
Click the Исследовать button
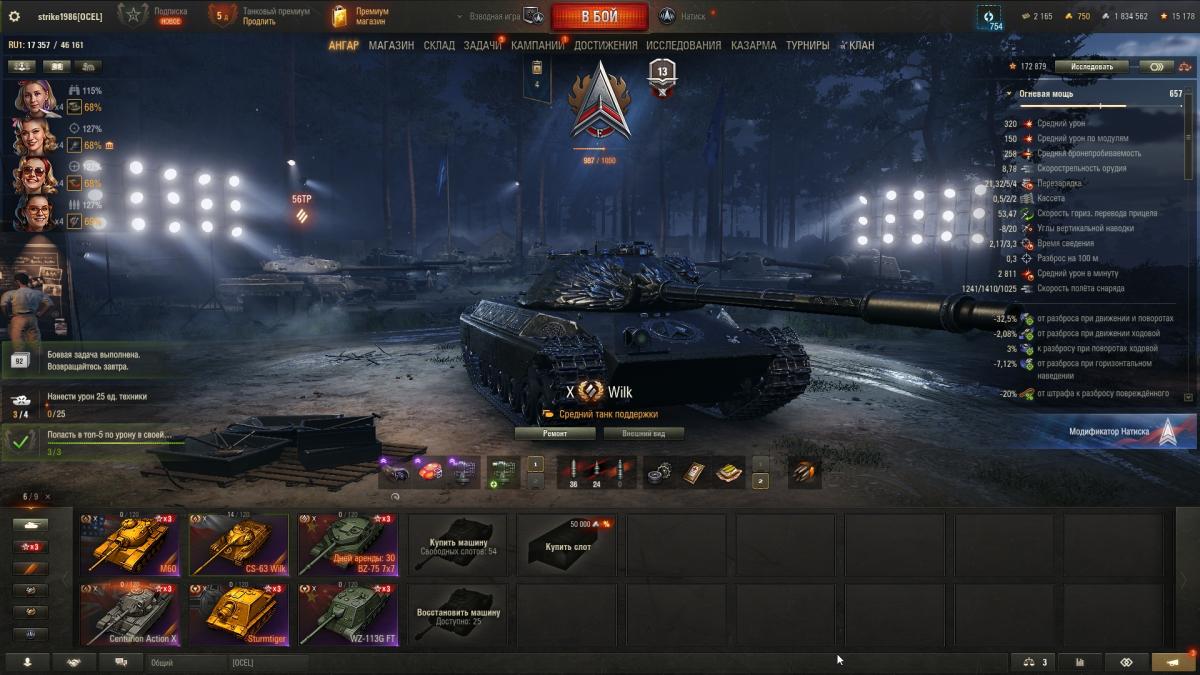click(x=1091, y=67)
